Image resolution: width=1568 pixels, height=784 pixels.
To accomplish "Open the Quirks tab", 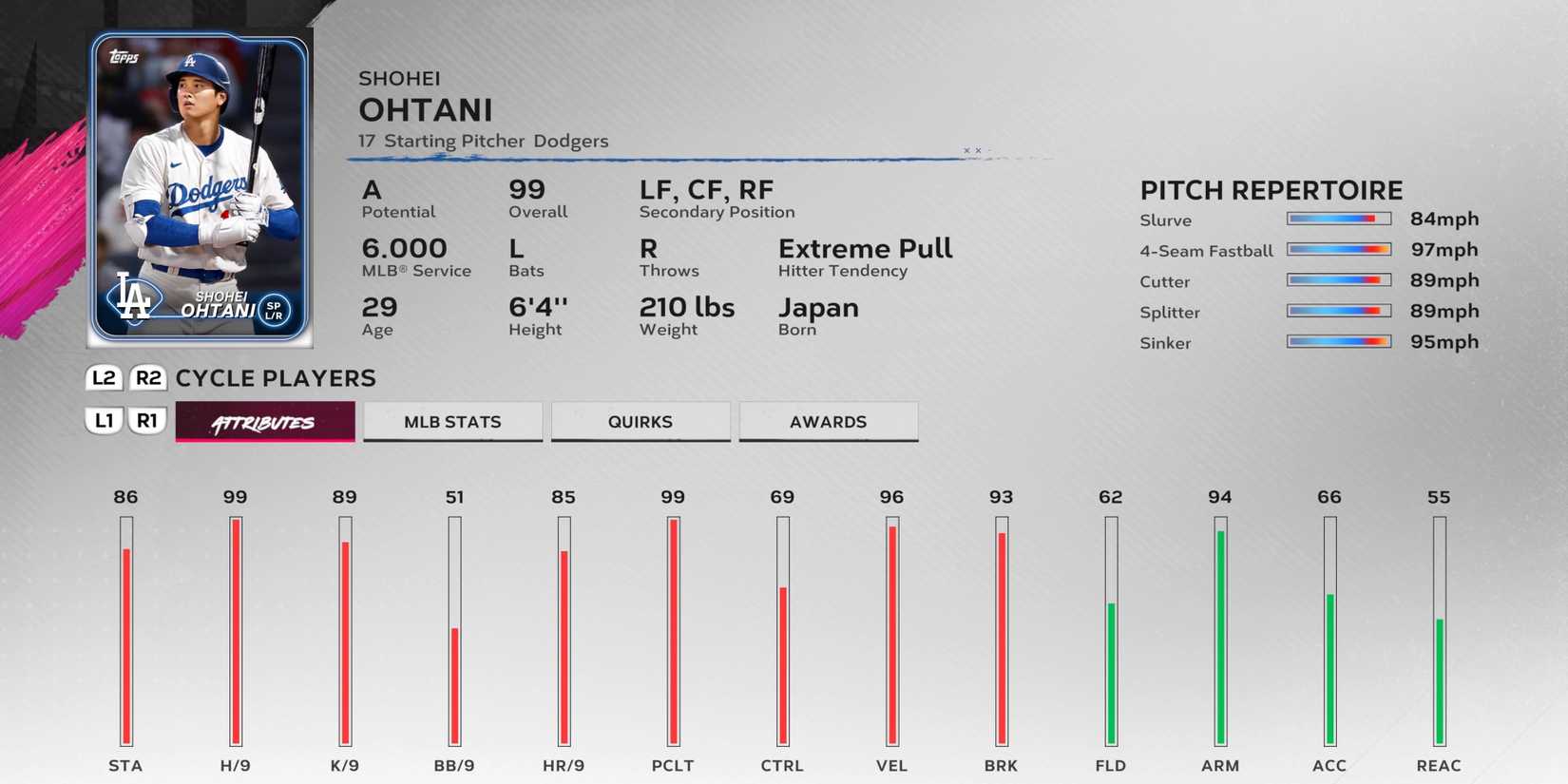I will (640, 421).
